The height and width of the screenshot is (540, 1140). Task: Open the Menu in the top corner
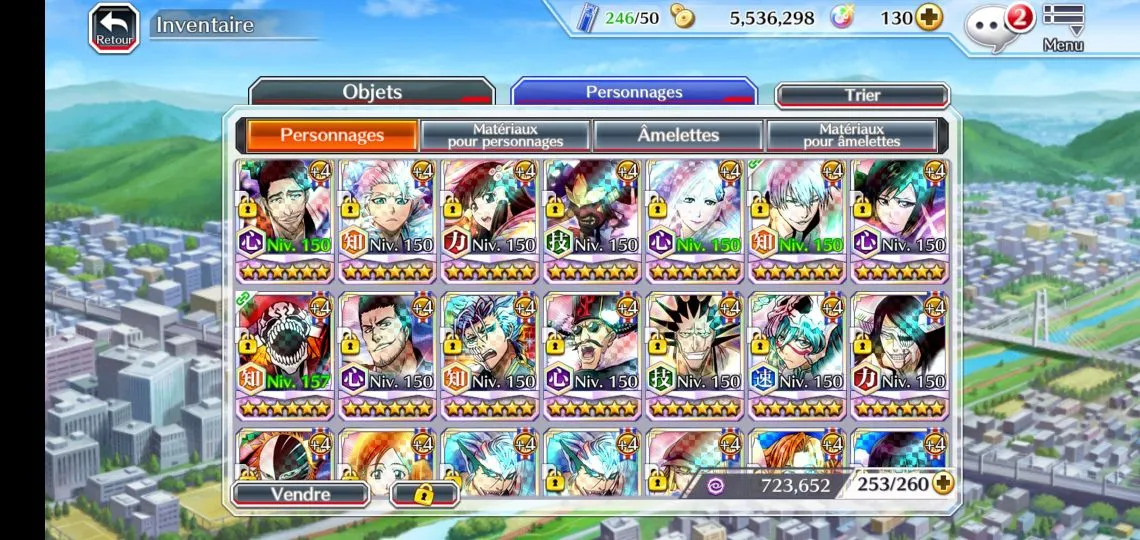tap(1063, 26)
